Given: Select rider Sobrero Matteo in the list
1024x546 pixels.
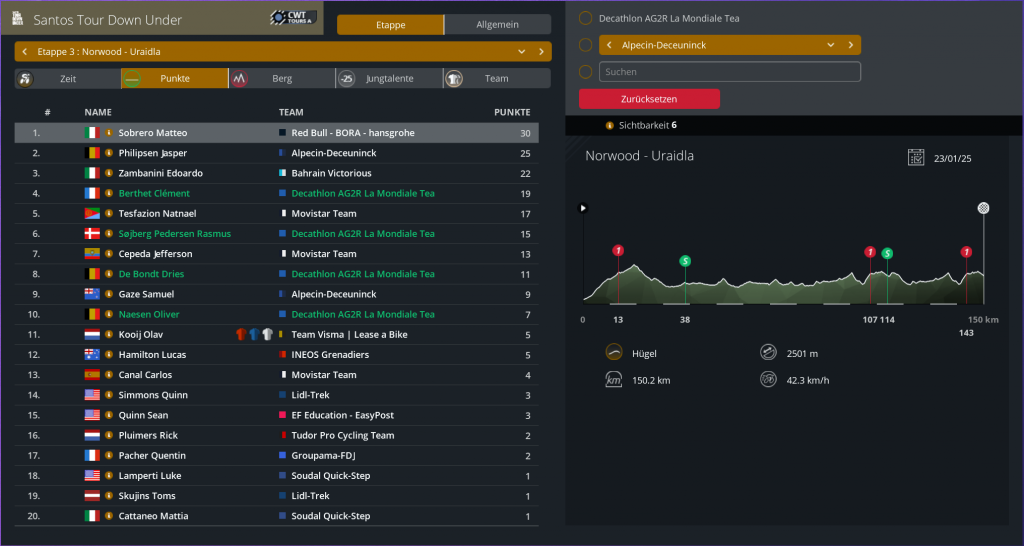Looking at the screenshot, I should tap(152, 133).
